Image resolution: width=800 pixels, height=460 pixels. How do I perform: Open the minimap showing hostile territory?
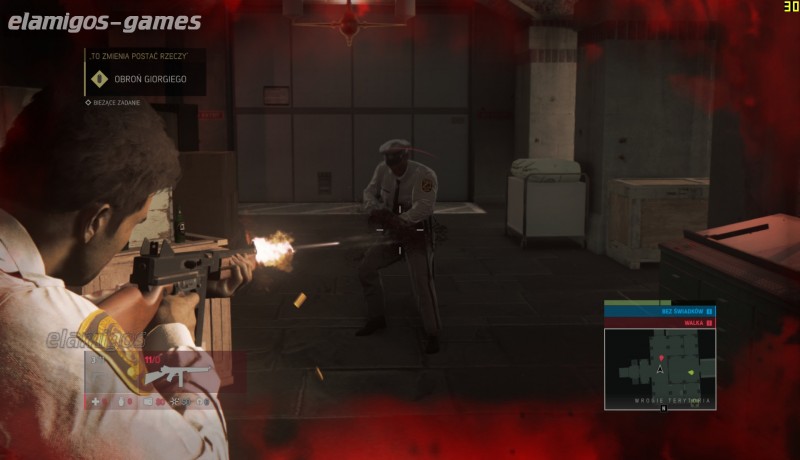coord(660,368)
